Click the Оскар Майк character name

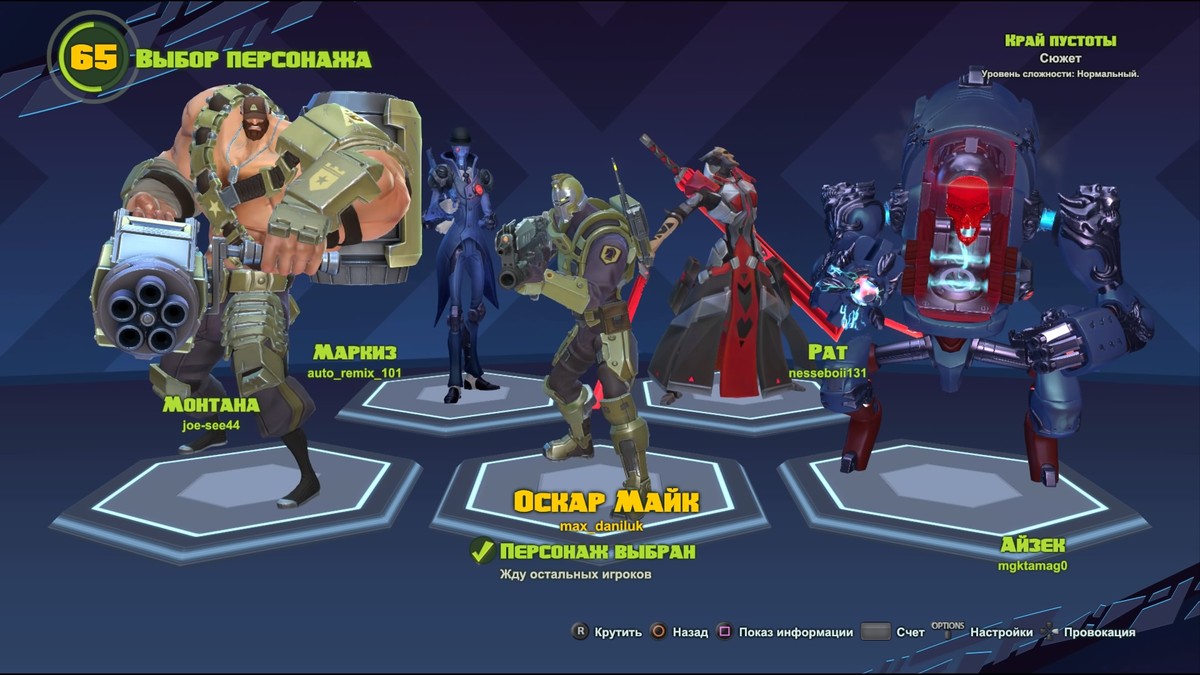tap(606, 501)
